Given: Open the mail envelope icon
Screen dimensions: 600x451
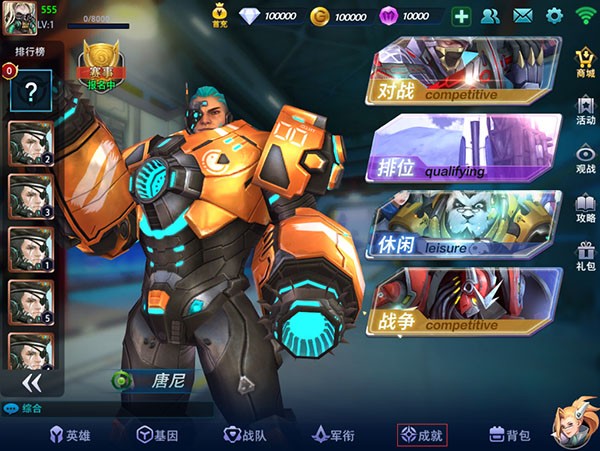Looking at the screenshot, I should pos(522,16).
